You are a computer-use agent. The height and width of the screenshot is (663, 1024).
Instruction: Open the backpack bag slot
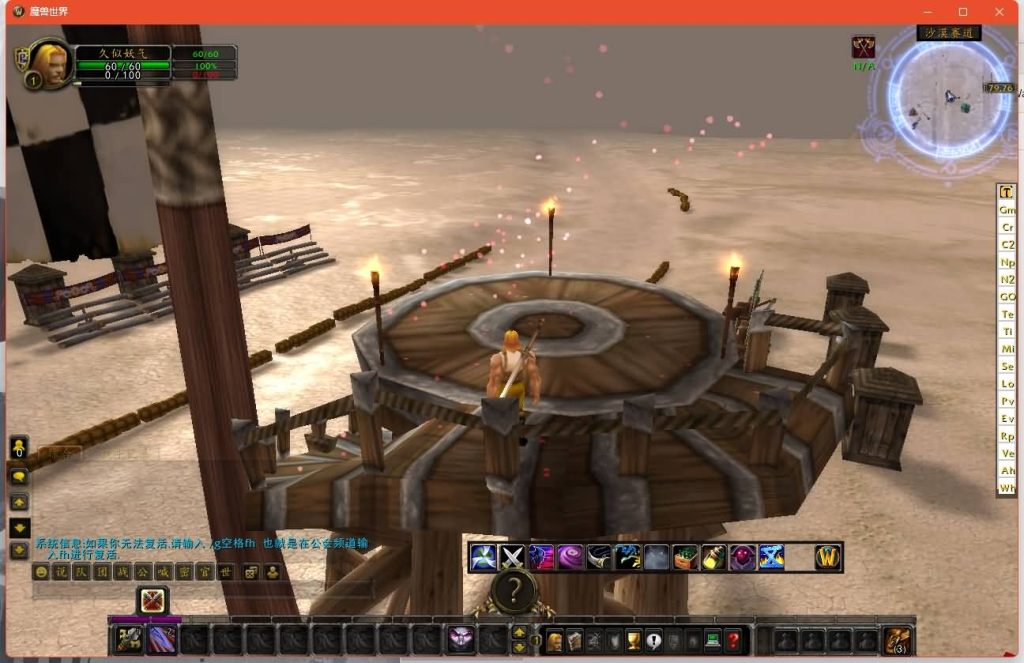coord(897,640)
